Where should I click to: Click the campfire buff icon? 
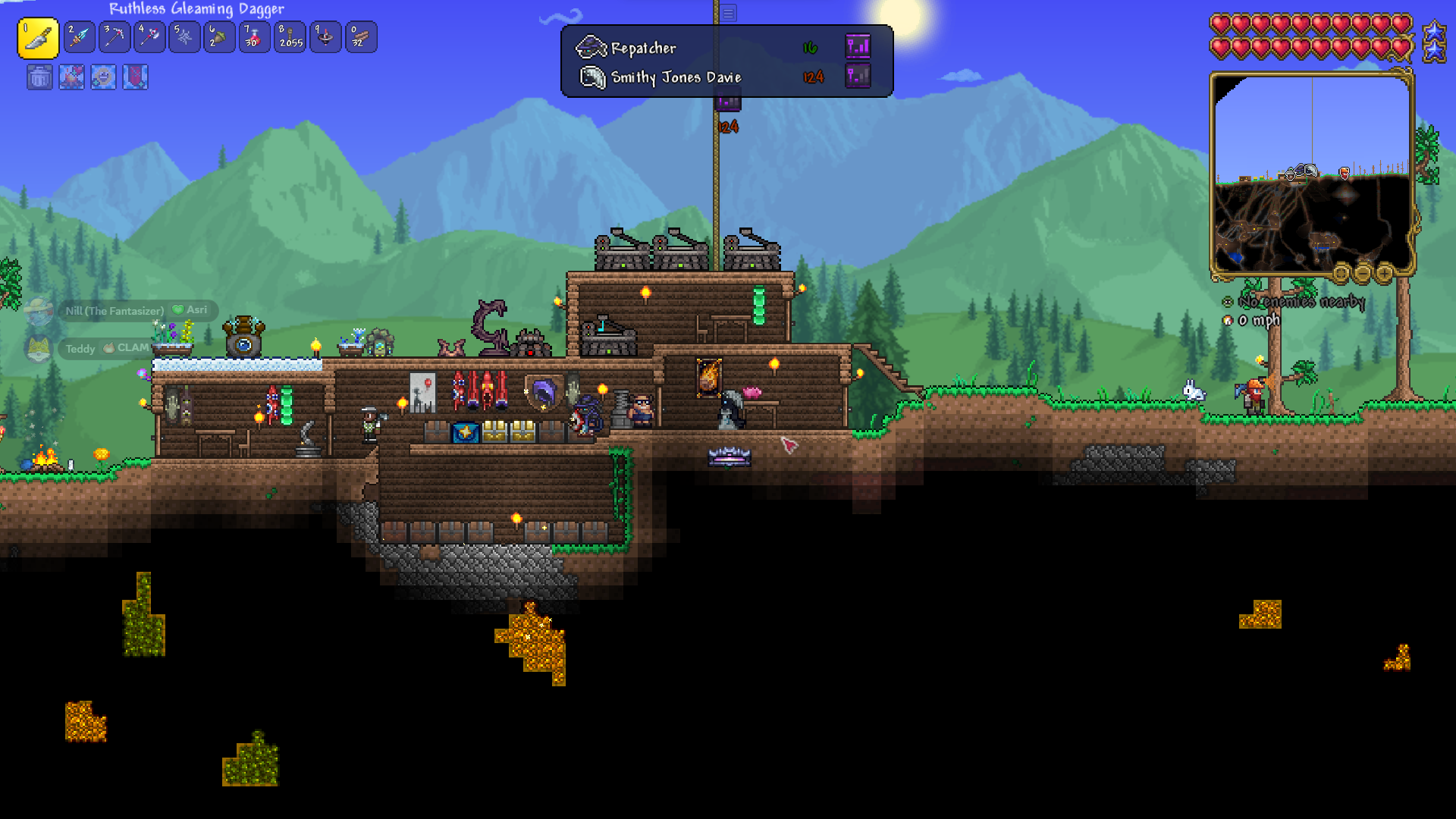tap(72, 77)
